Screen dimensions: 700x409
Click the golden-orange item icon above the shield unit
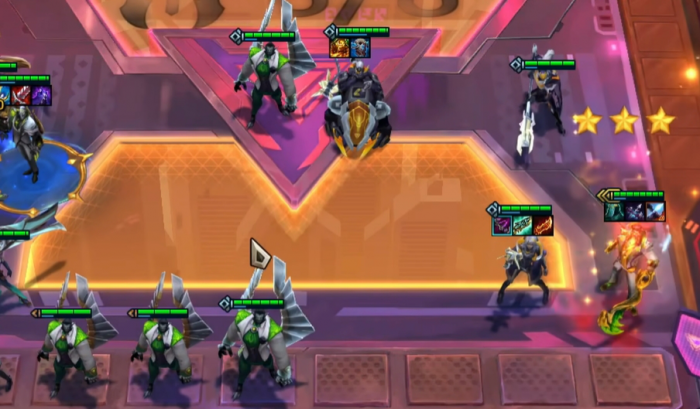point(340,47)
